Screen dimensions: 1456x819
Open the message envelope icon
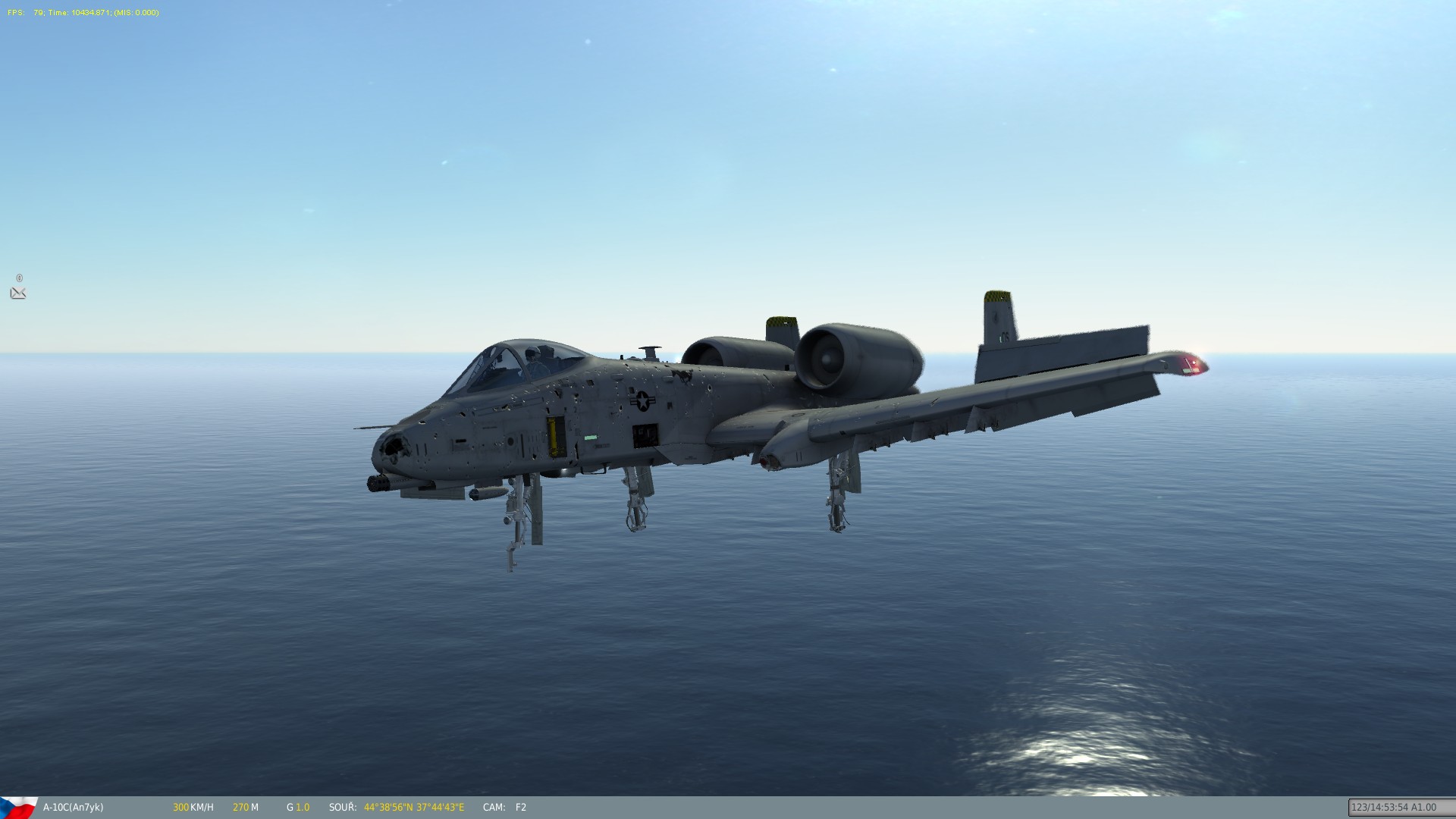tap(18, 293)
